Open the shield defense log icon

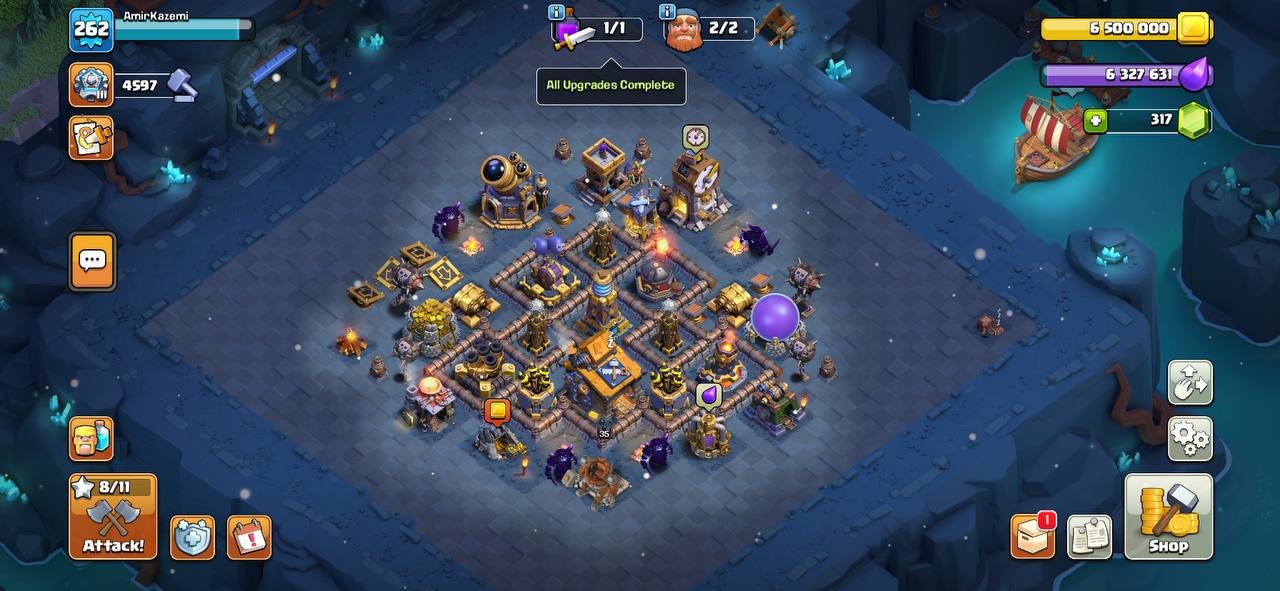click(x=192, y=537)
